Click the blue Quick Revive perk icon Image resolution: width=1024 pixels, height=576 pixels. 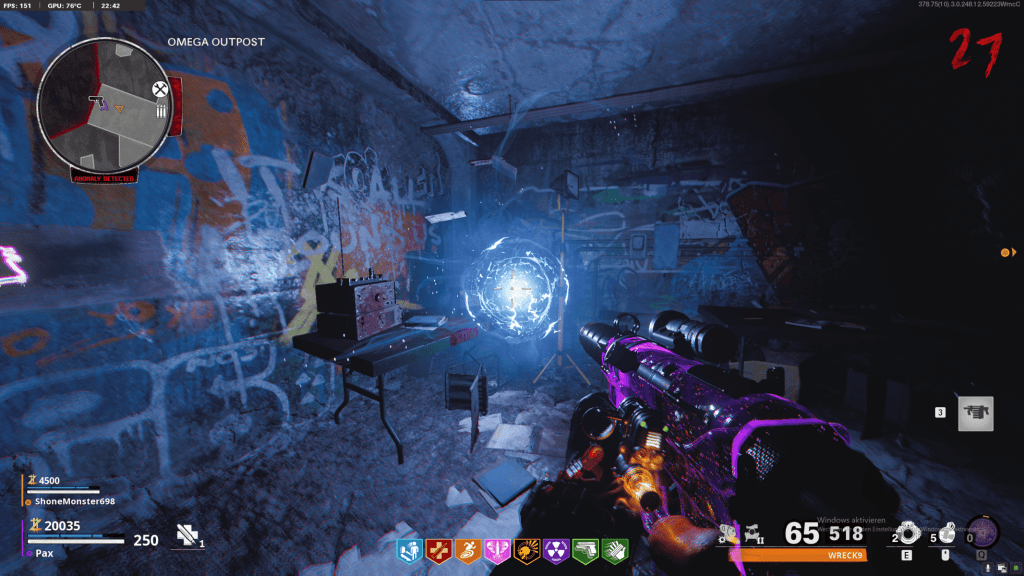pyautogui.click(x=410, y=549)
